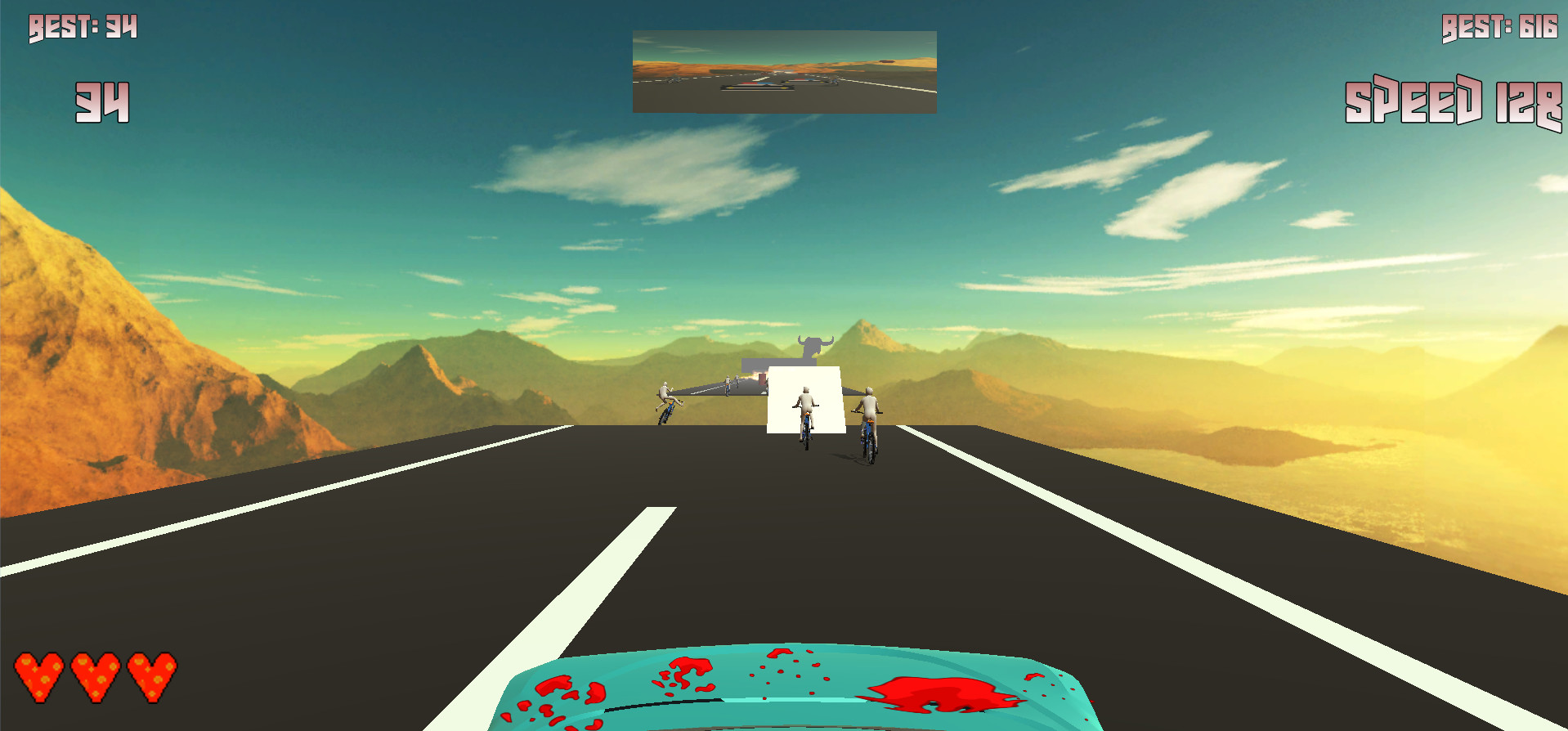This screenshot has height=731, width=1568.
Task: Click the bird gliding near the left mountain
Action: (104, 463)
